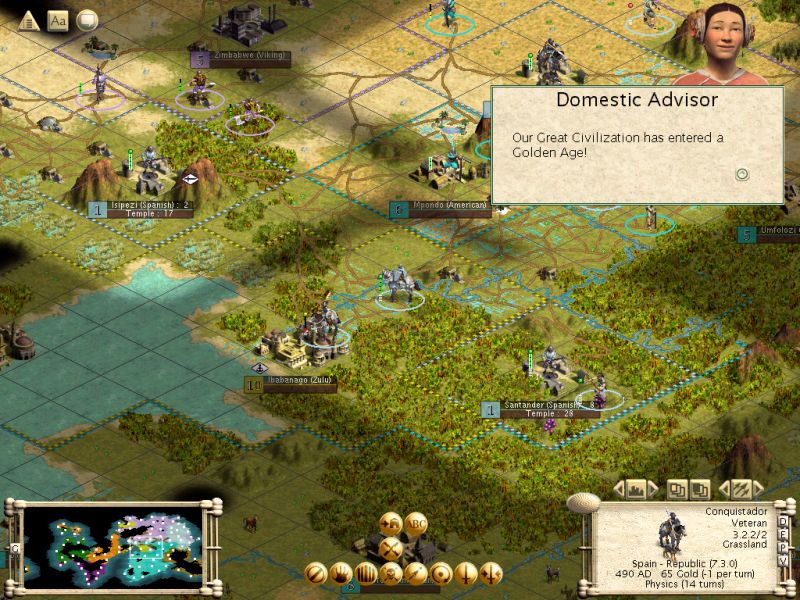Click the raised hand hold order icon
Screen dimensions: 800x600
point(343,574)
